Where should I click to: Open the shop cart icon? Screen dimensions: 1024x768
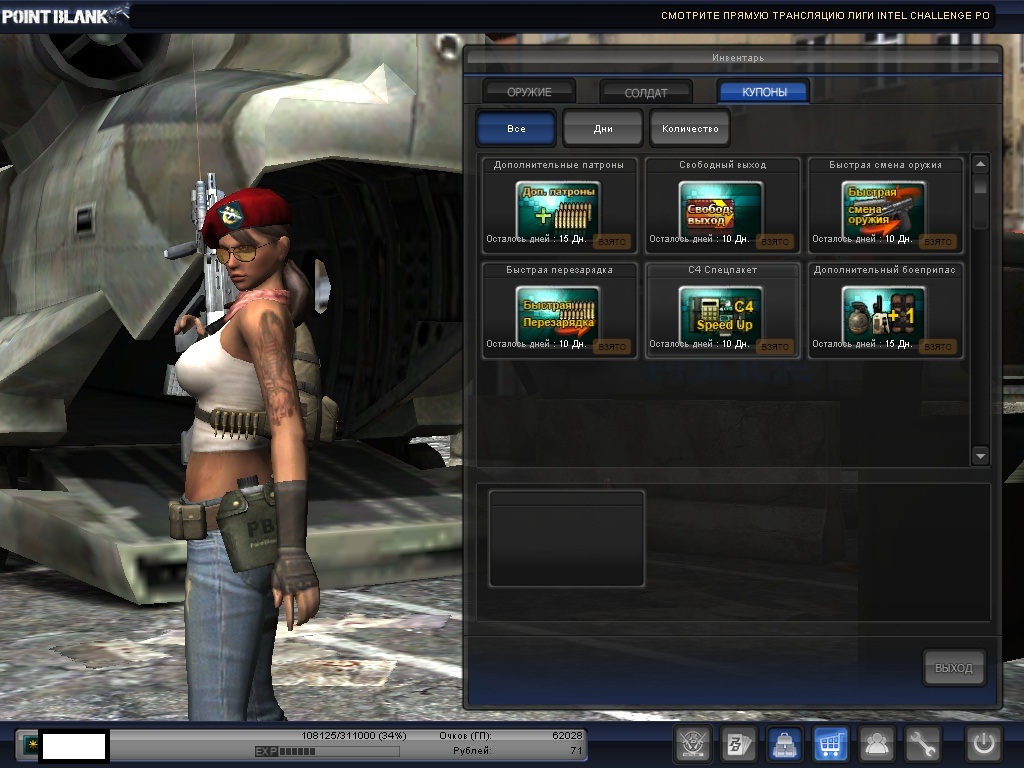pos(830,744)
